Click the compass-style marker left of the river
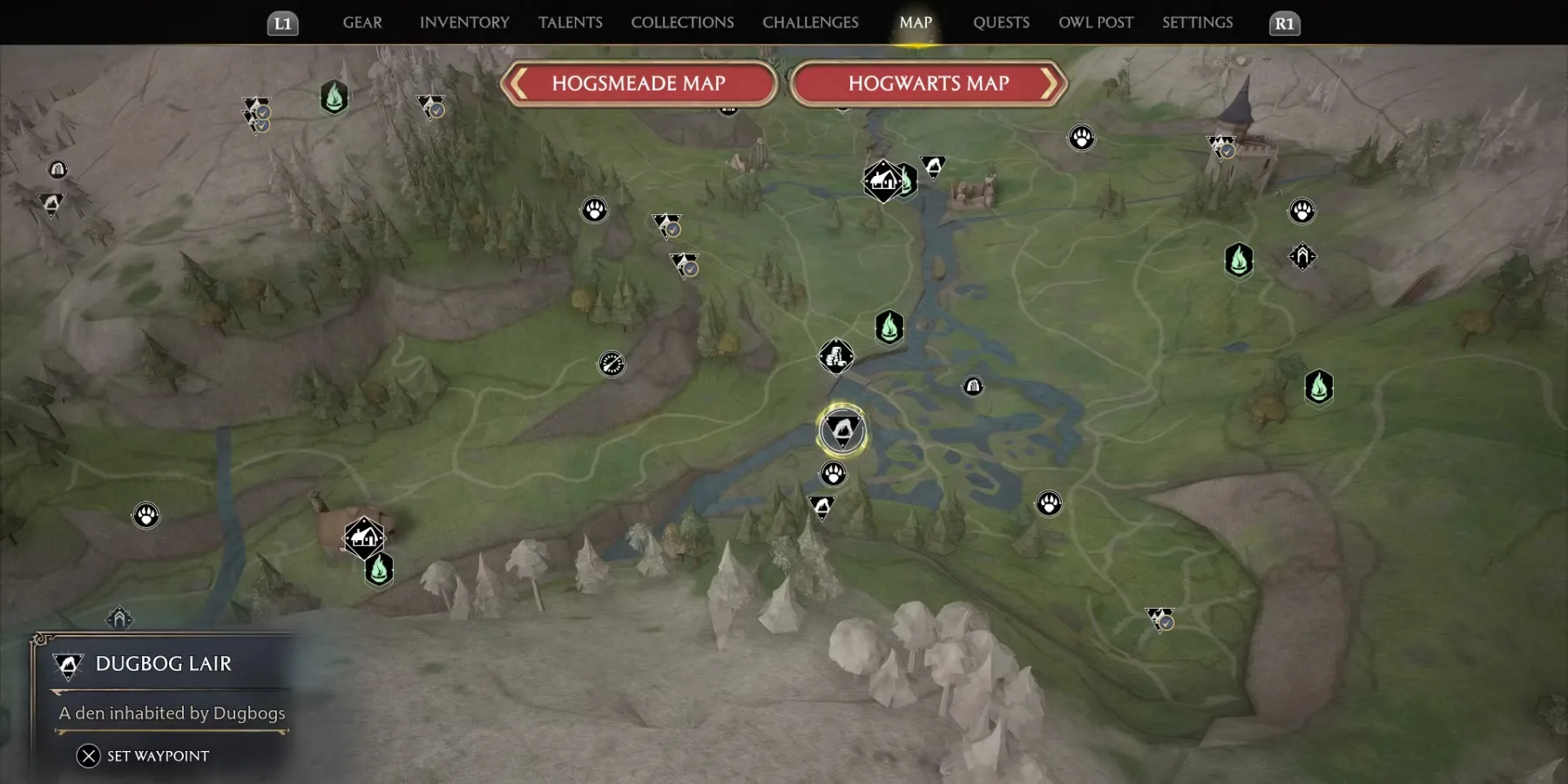Image resolution: width=1568 pixels, height=784 pixels. pos(612,363)
